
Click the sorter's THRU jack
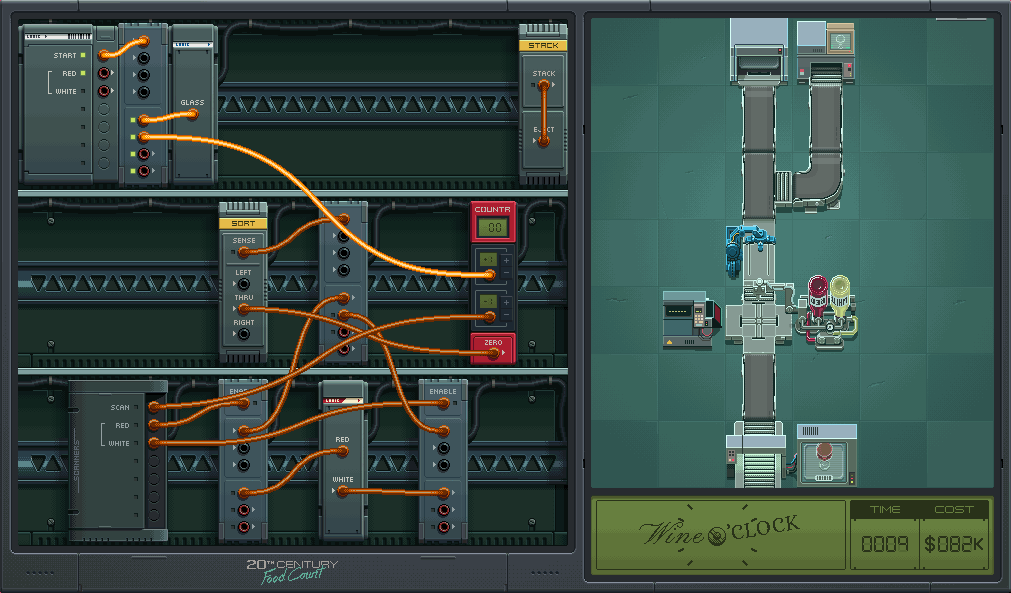(244, 310)
